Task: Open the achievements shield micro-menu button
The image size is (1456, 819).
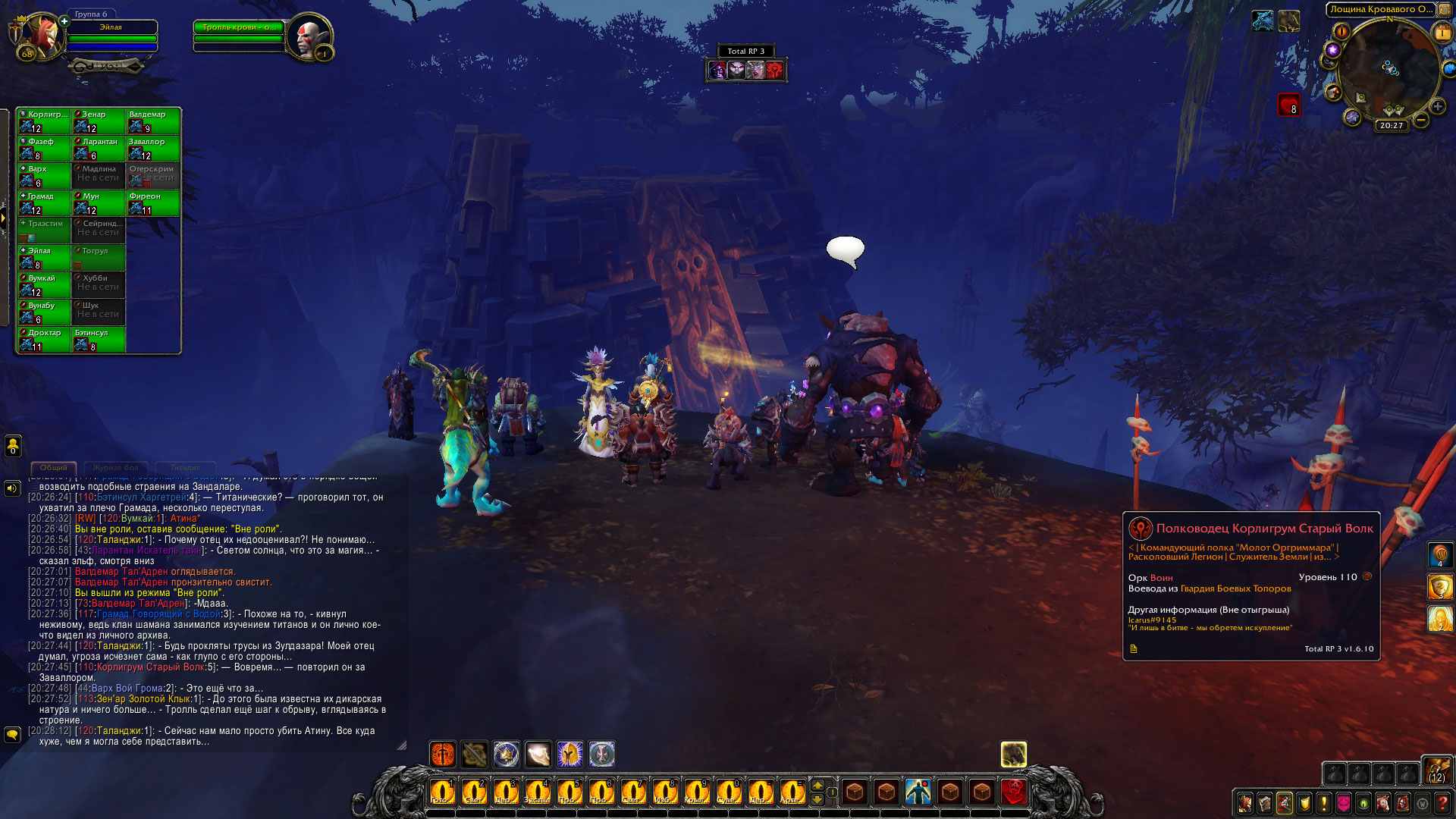Action: coord(1304,802)
